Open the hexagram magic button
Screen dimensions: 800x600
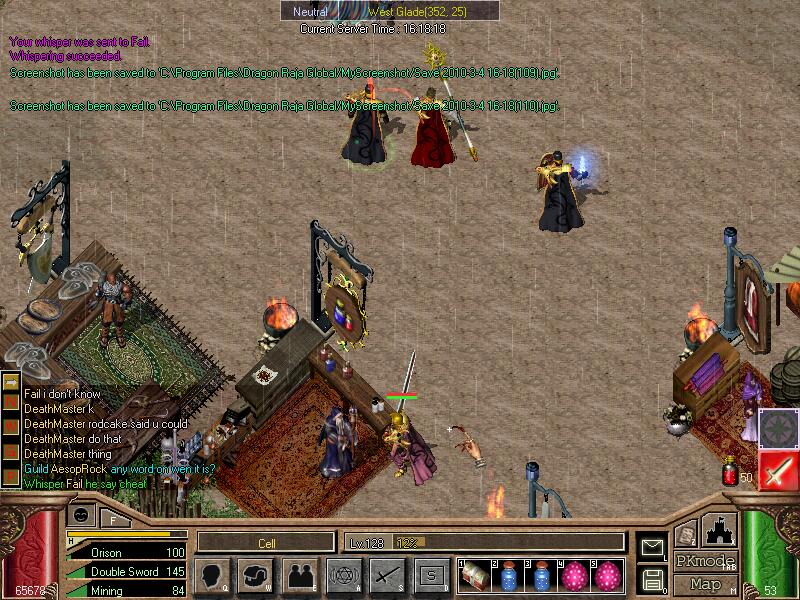coord(343,575)
